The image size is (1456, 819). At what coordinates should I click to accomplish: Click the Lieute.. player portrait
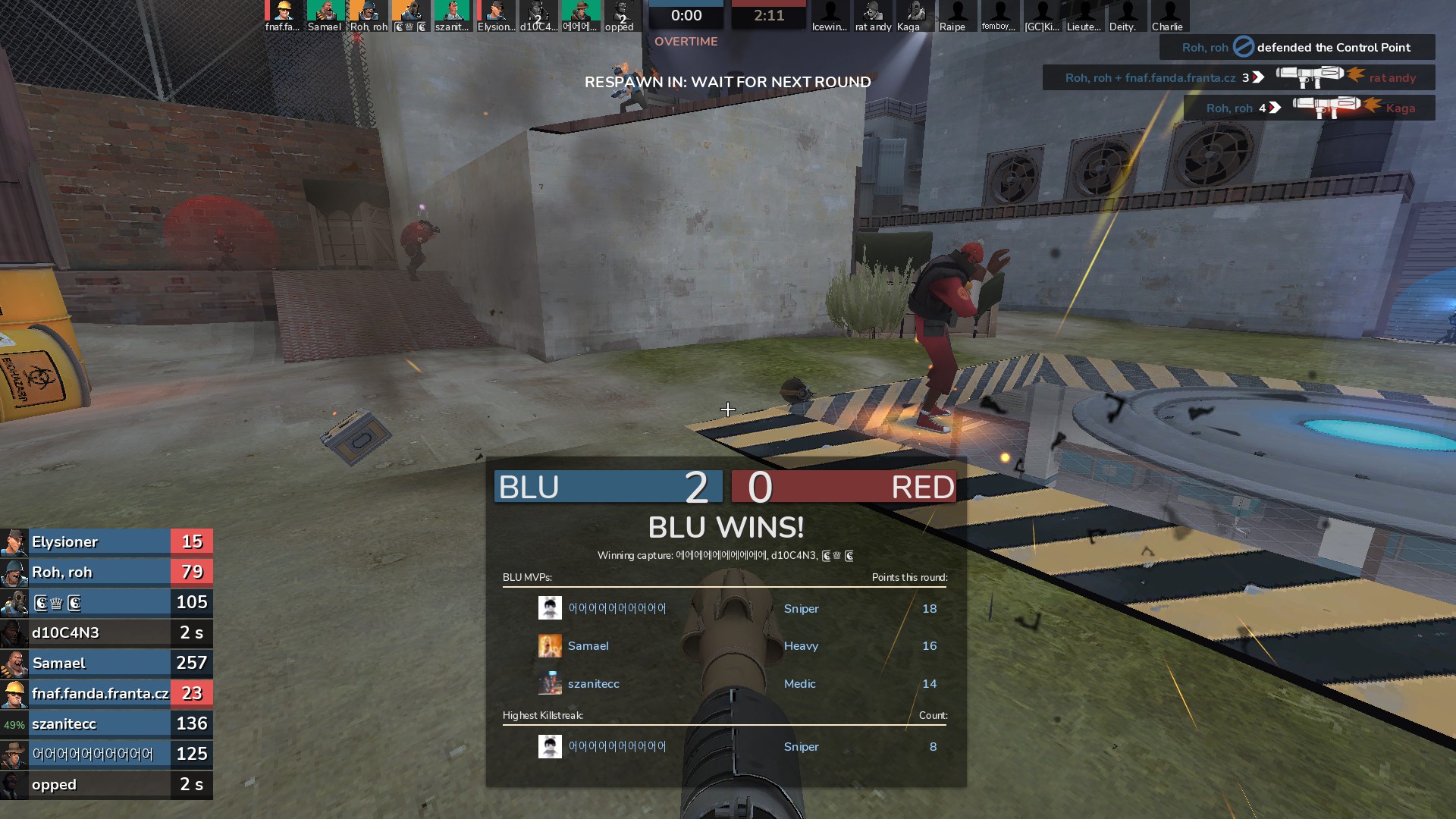(1084, 16)
